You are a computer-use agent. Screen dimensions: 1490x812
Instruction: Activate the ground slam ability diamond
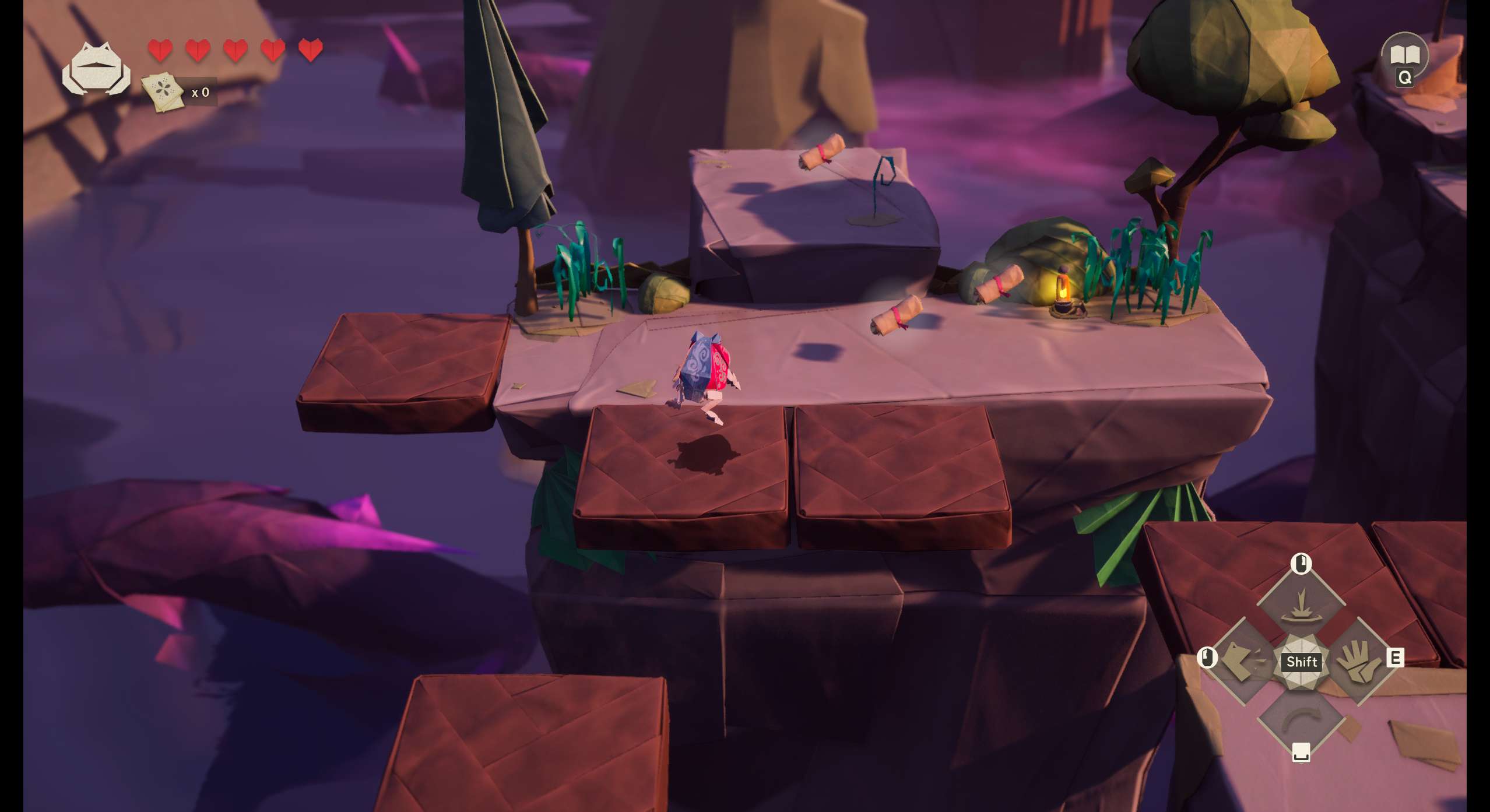[1301, 606]
